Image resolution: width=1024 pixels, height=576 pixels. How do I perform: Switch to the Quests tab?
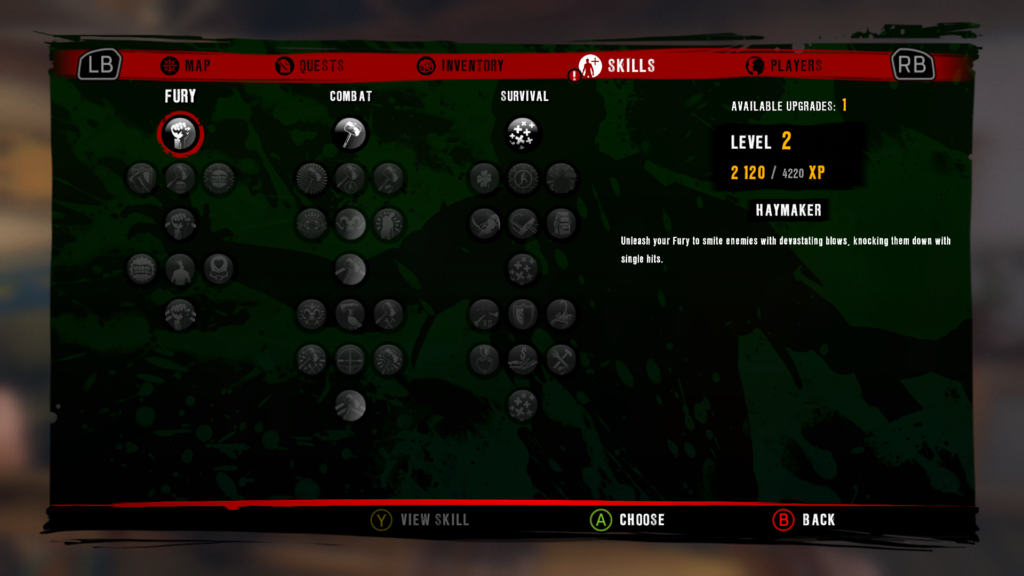tap(309, 66)
